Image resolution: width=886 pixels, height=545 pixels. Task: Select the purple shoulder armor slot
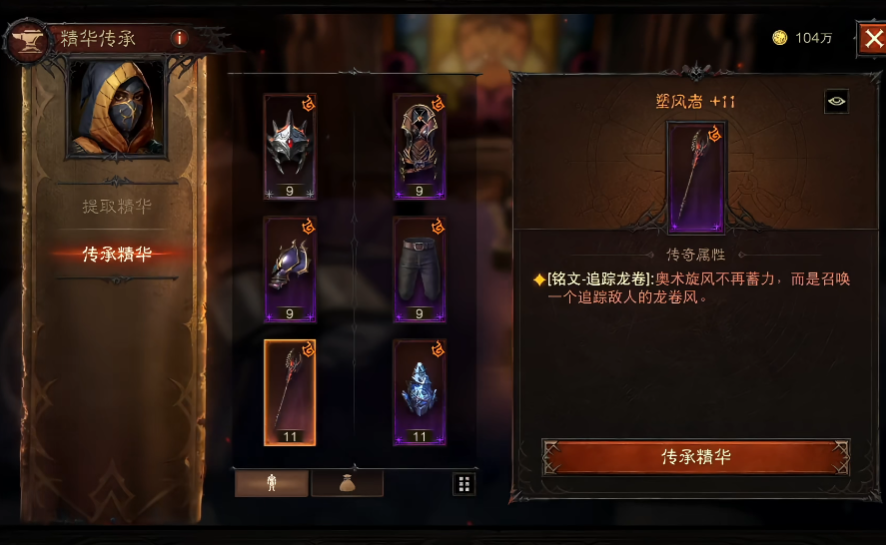pyautogui.click(x=290, y=269)
